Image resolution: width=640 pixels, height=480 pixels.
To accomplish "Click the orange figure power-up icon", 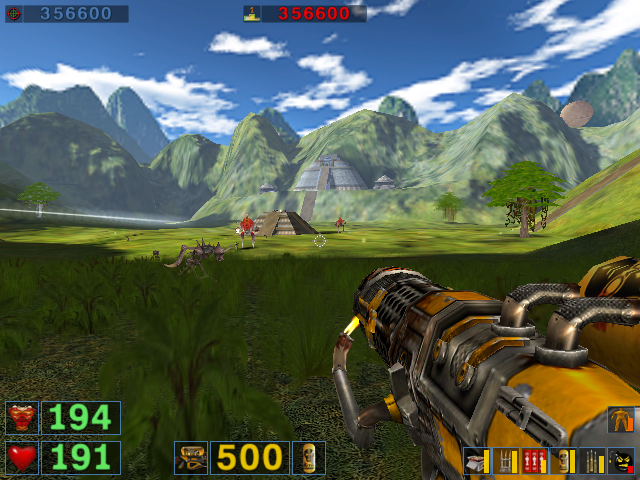I will click(621, 419).
